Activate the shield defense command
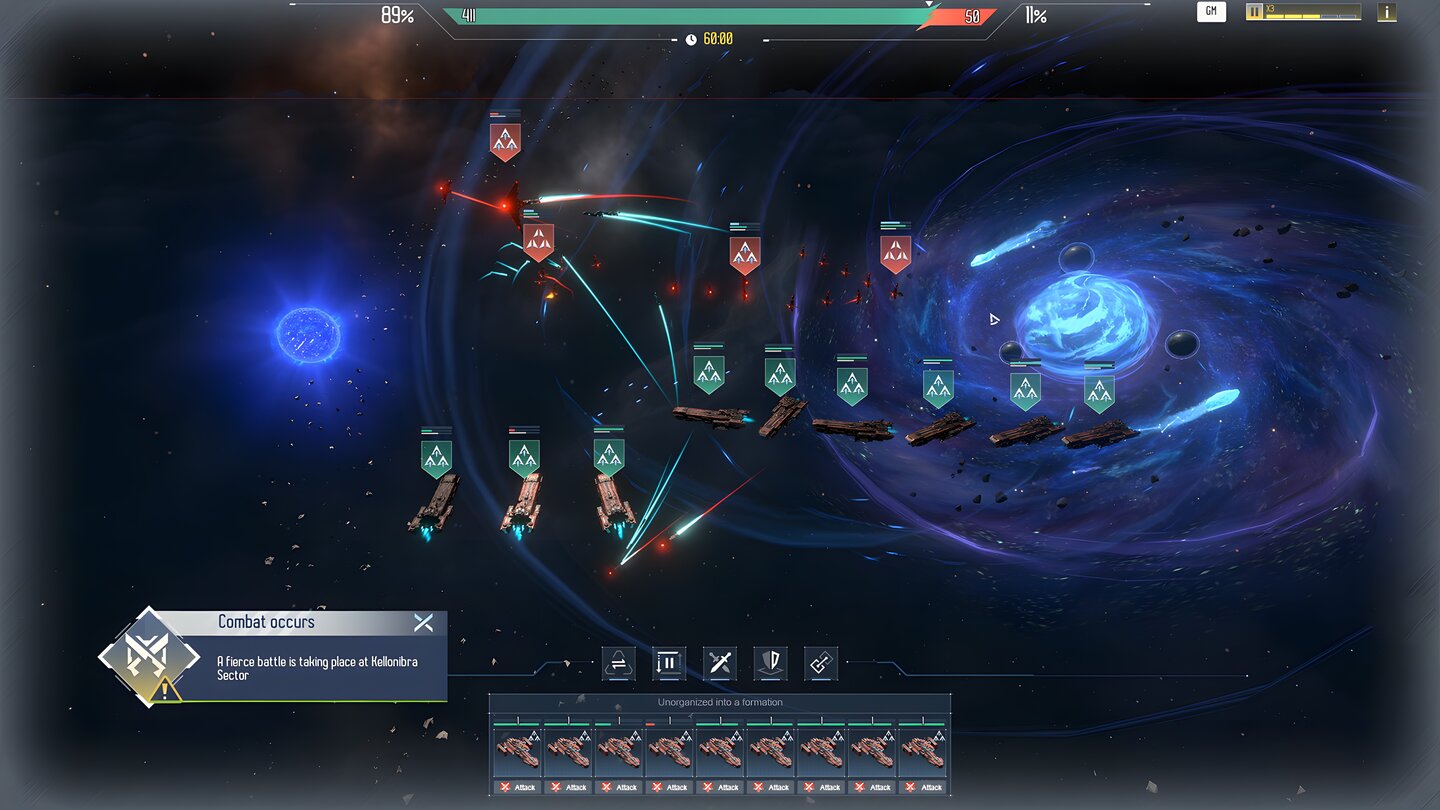Screen dimensions: 1440x810 [x=770, y=664]
